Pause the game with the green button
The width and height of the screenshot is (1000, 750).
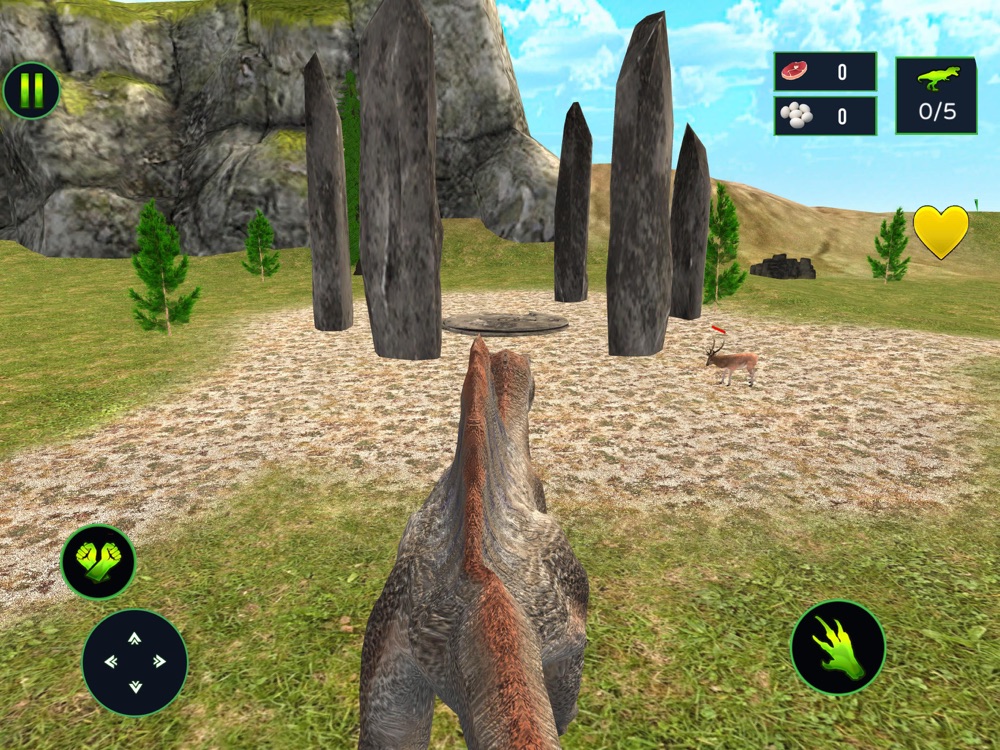[31, 91]
